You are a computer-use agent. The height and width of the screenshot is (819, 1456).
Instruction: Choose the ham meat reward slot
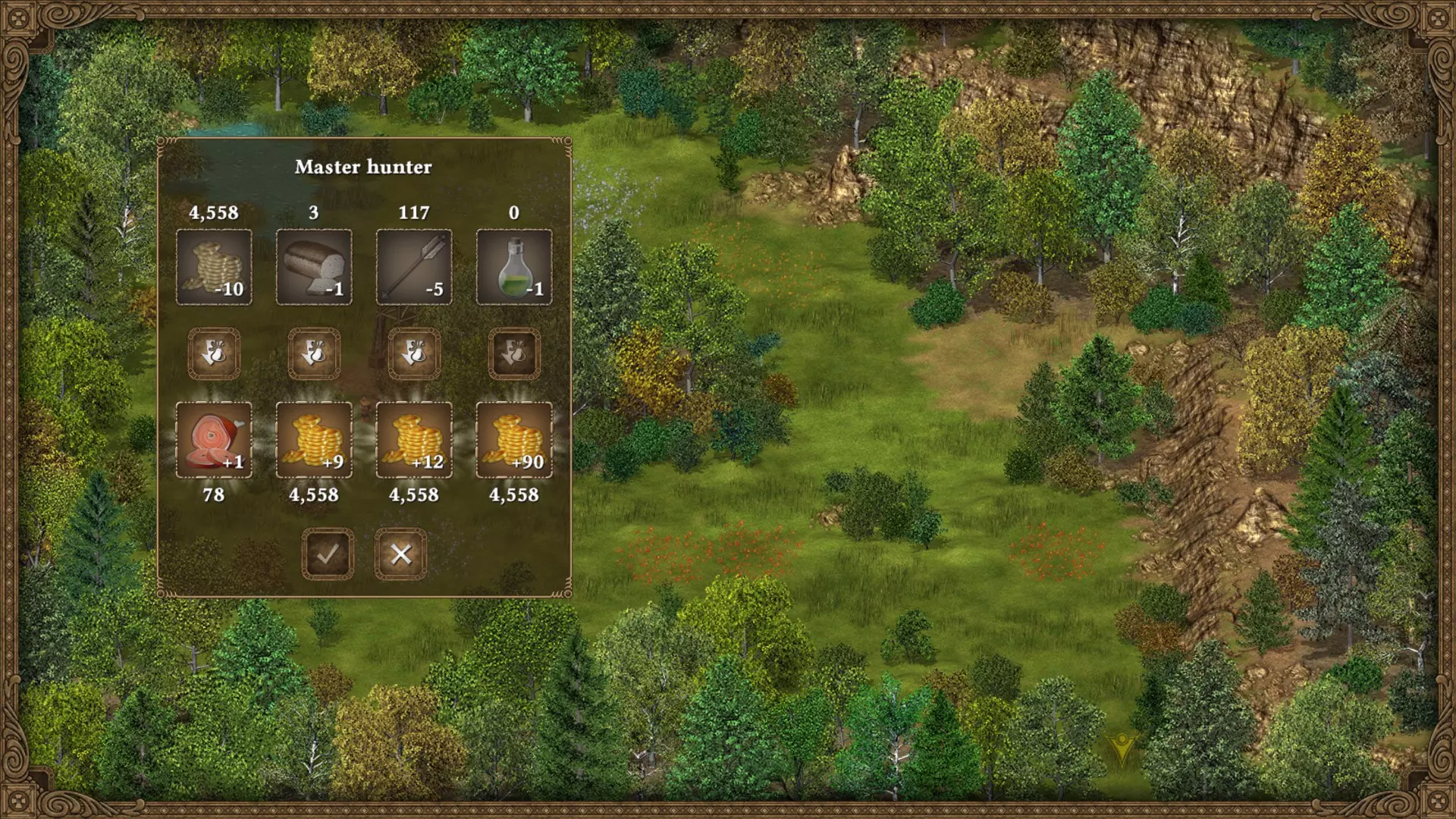click(x=214, y=440)
